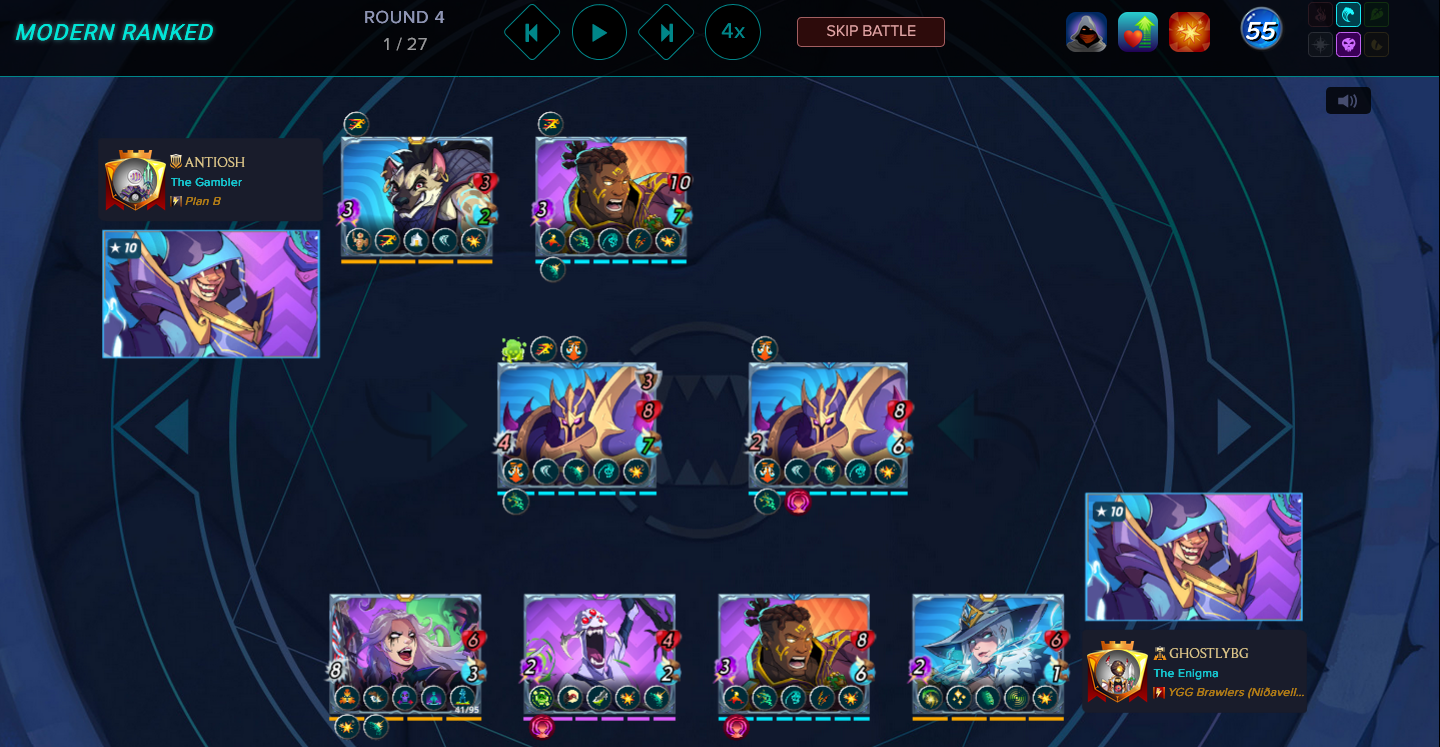Play the battle replay
Viewport: 1440px width, 747px height.
click(599, 32)
